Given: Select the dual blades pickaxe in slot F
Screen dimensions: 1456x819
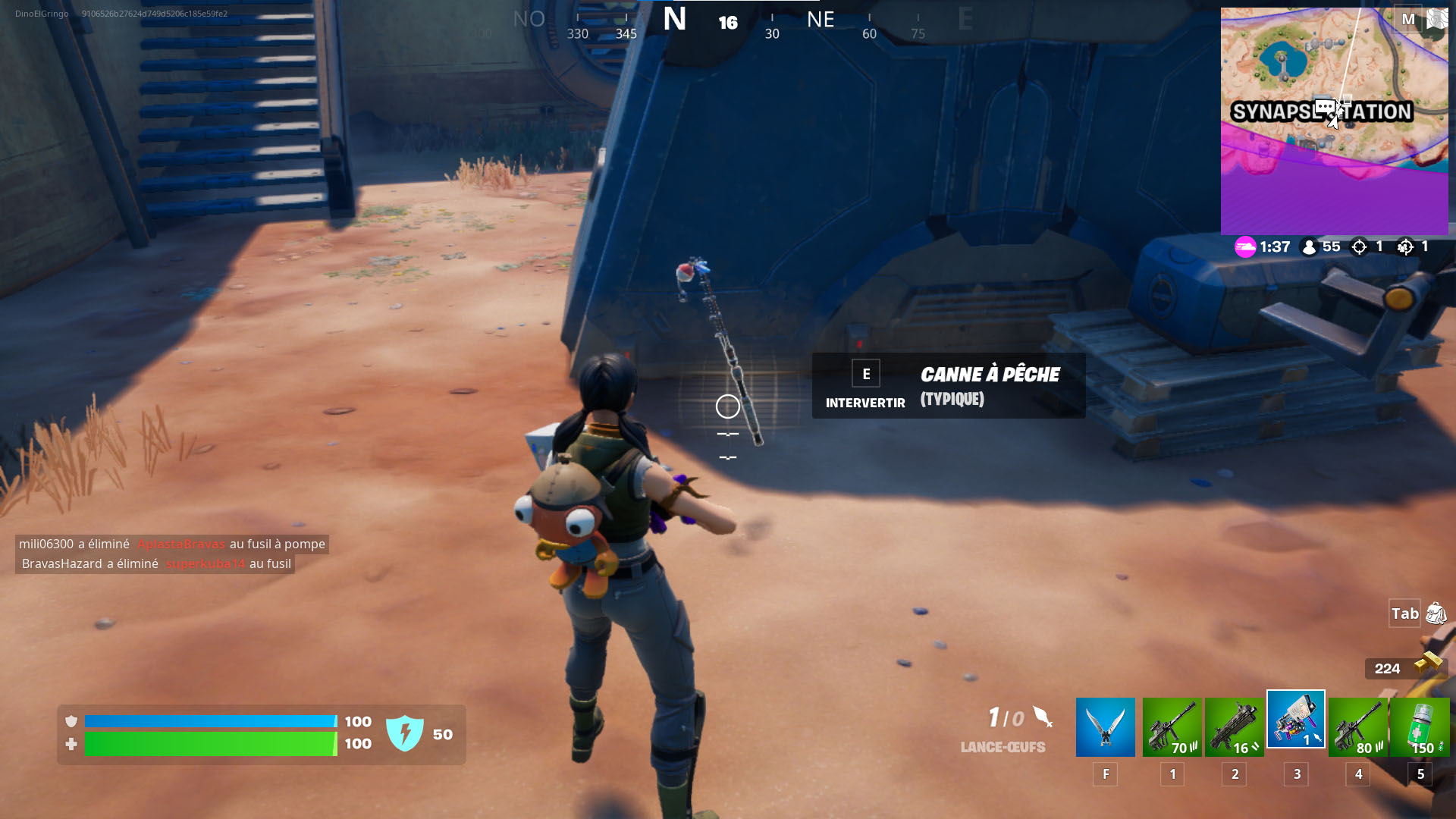Looking at the screenshot, I should 1105,726.
